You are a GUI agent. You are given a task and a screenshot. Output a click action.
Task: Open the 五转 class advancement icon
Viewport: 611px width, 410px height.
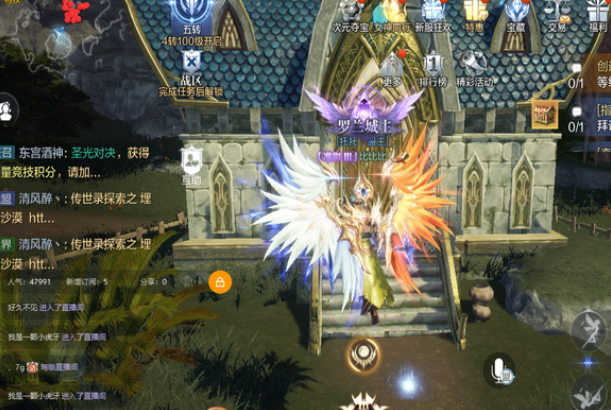click(x=191, y=20)
